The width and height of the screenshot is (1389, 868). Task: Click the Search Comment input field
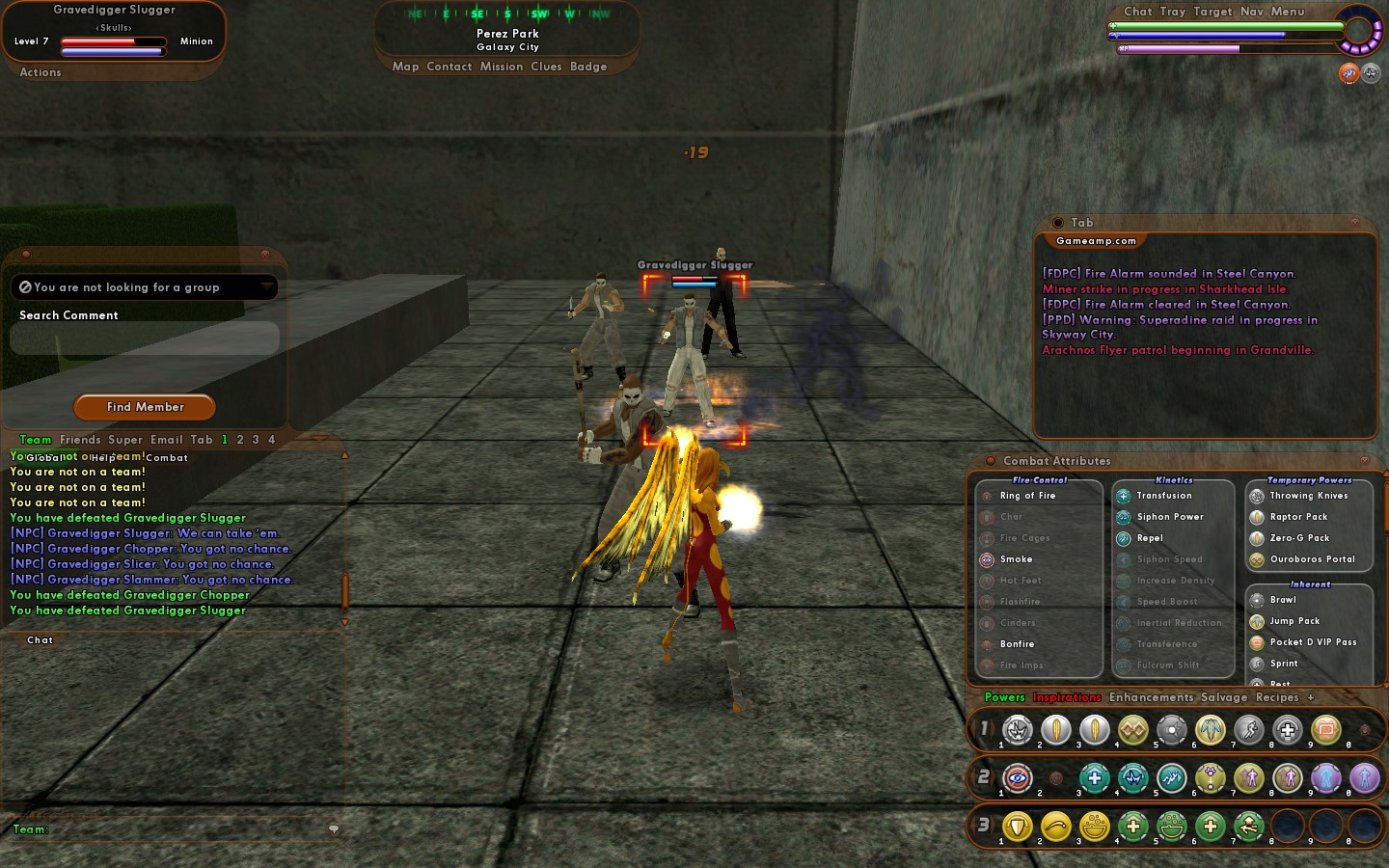[x=145, y=339]
